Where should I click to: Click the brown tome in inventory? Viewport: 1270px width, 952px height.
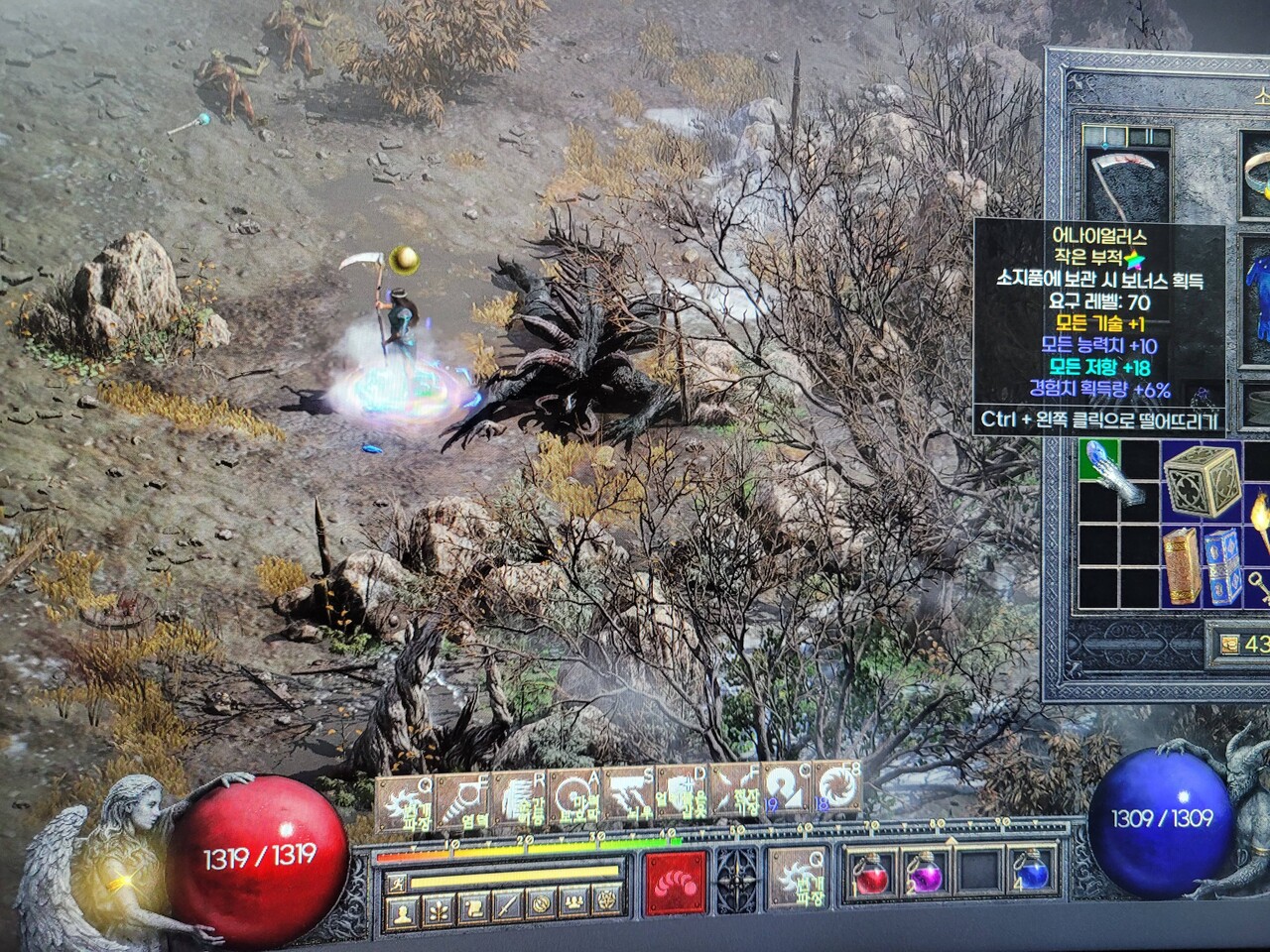pyautogui.click(x=1182, y=566)
